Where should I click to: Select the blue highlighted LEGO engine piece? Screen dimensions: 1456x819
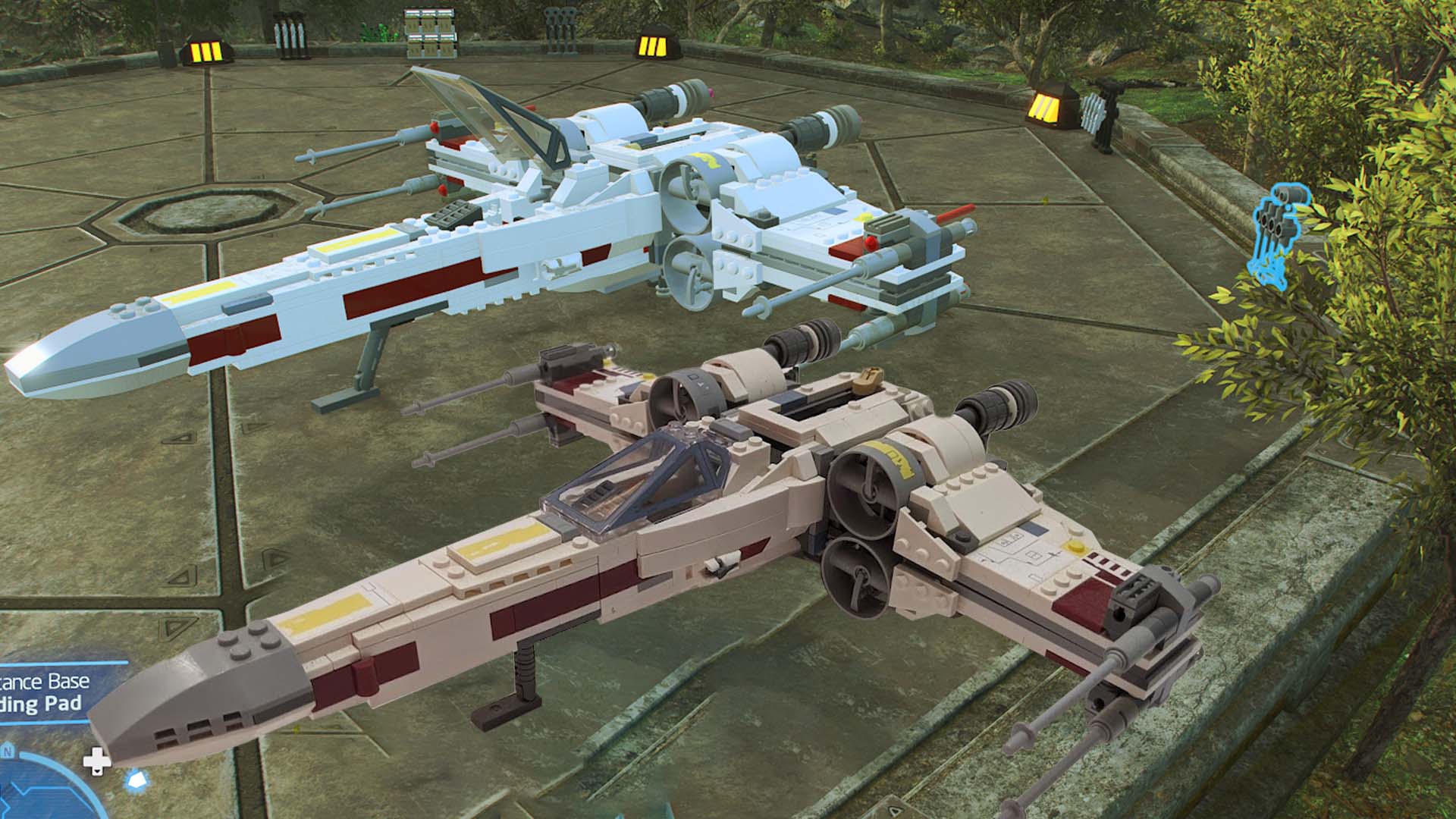click(x=1276, y=227)
